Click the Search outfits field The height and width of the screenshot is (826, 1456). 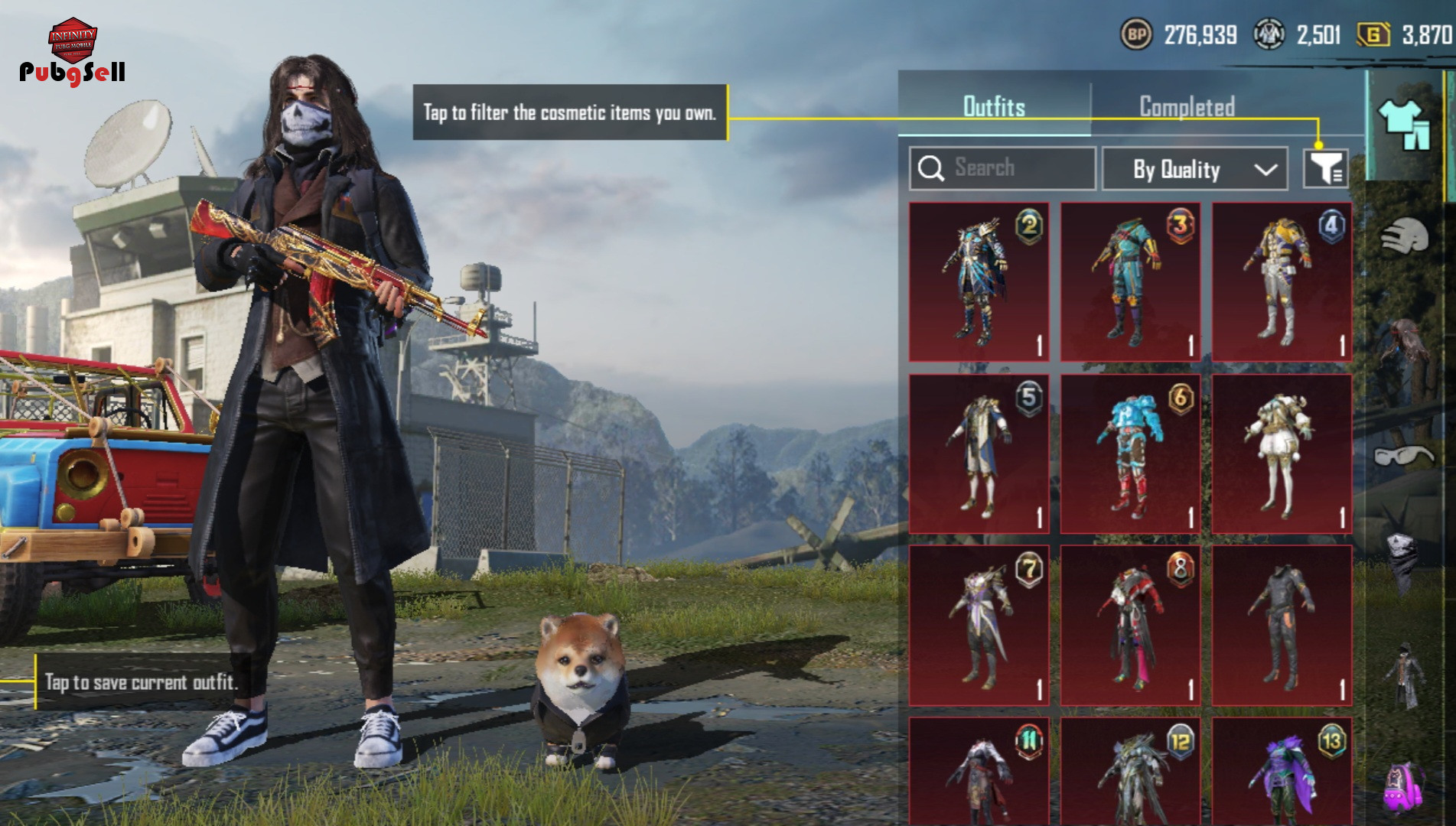coord(1002,168)
